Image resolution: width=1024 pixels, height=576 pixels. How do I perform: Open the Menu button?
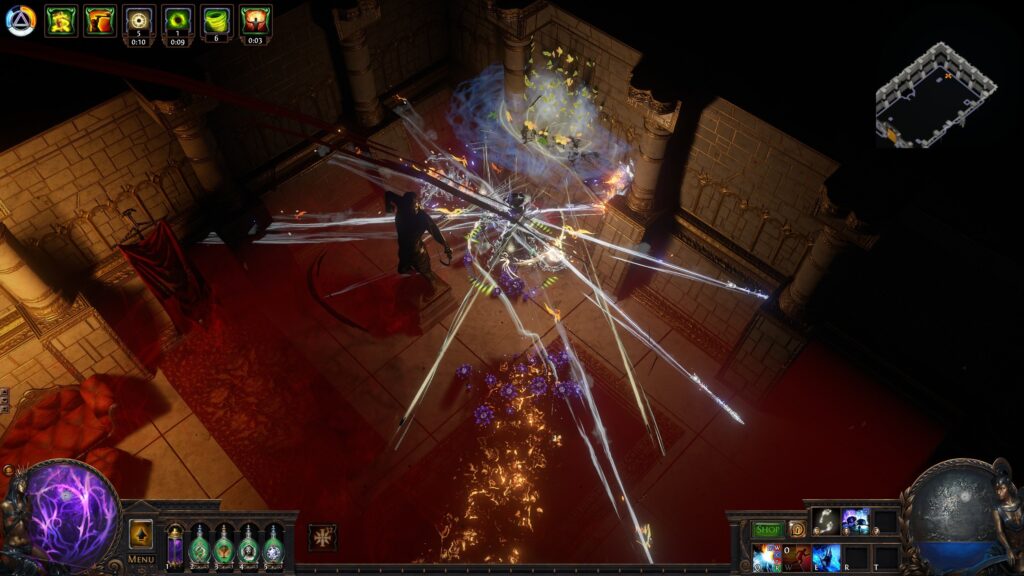coord(141,559)
